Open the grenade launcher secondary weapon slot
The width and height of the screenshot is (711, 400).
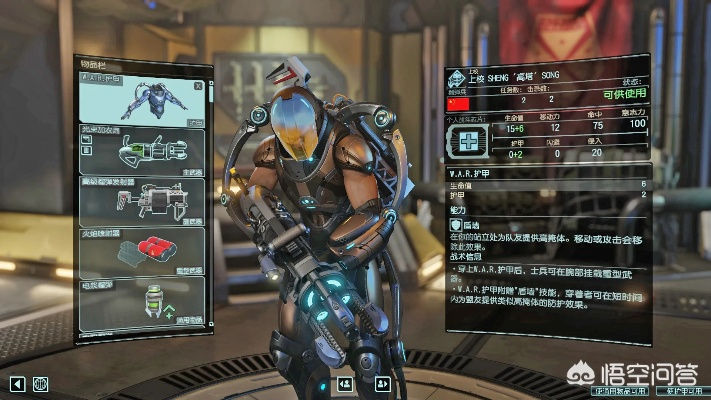[142, 200]
